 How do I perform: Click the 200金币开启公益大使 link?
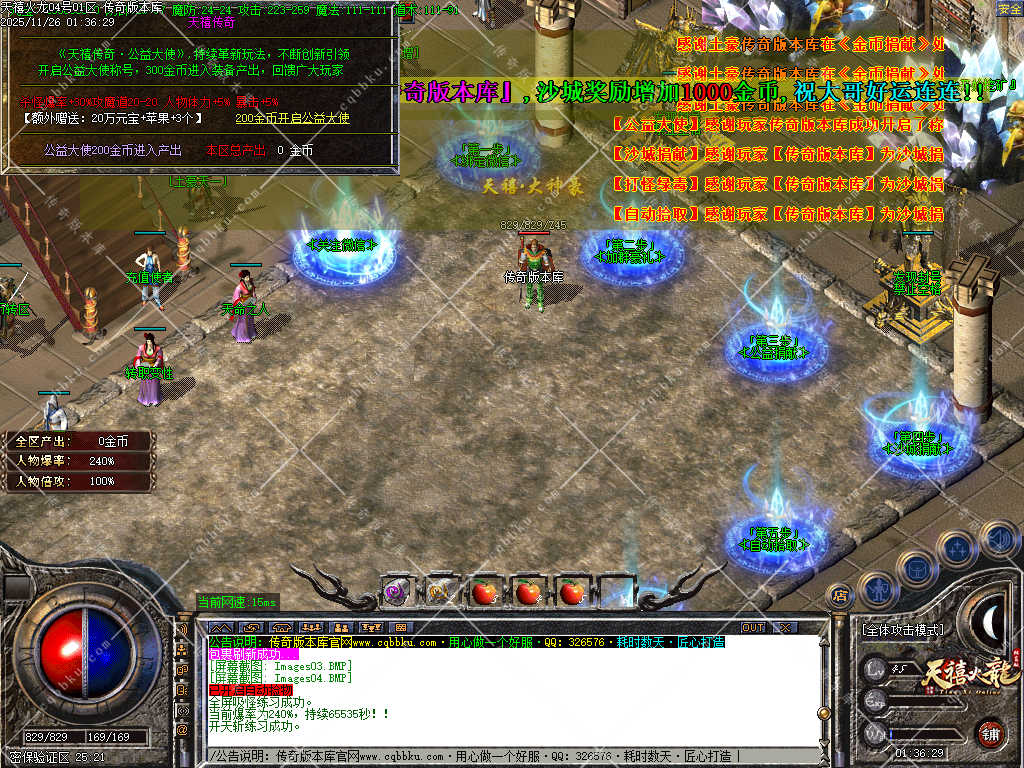pyautogui.click(x=292, y=118)
